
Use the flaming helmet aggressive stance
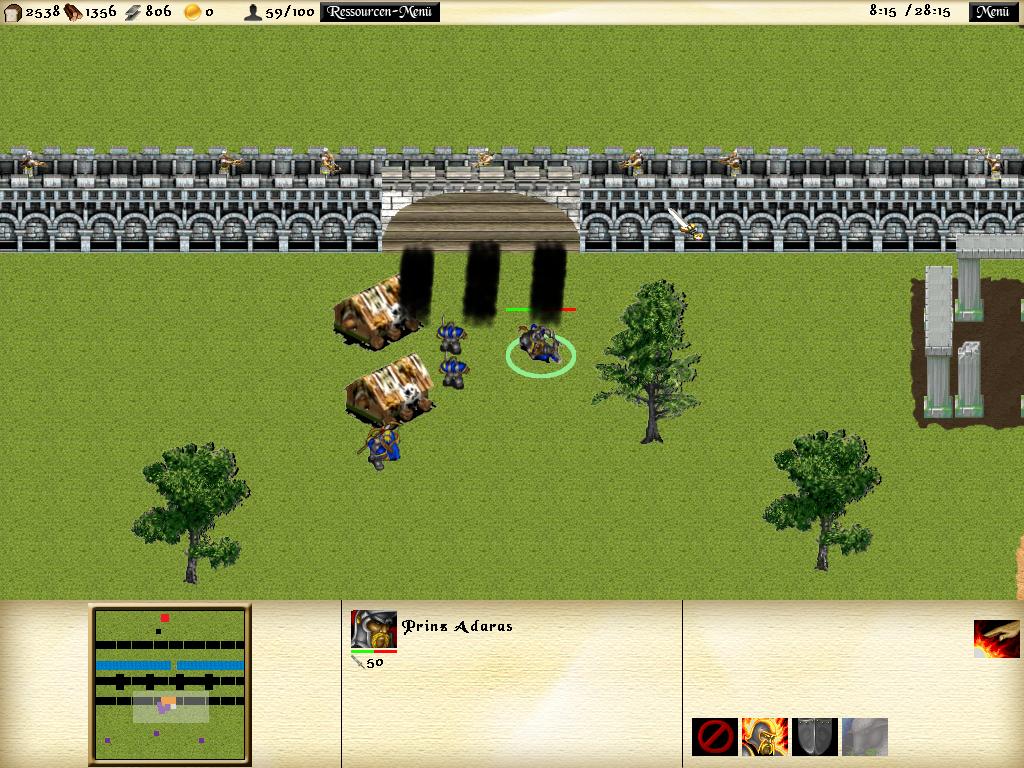tap(764, 737)
